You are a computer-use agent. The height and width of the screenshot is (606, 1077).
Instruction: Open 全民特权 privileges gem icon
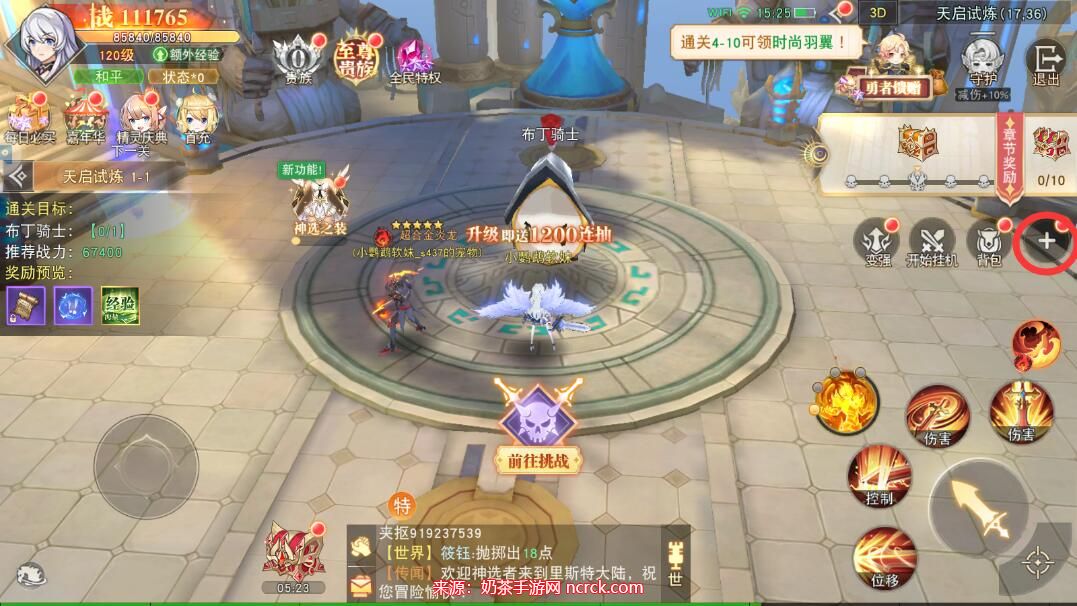point(414,59)
